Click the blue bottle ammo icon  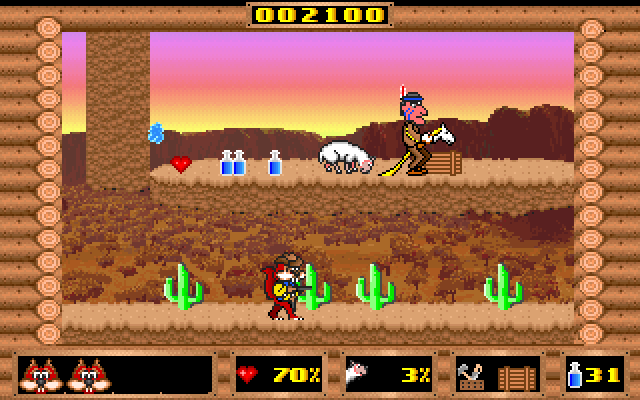(x=576, y=376)
